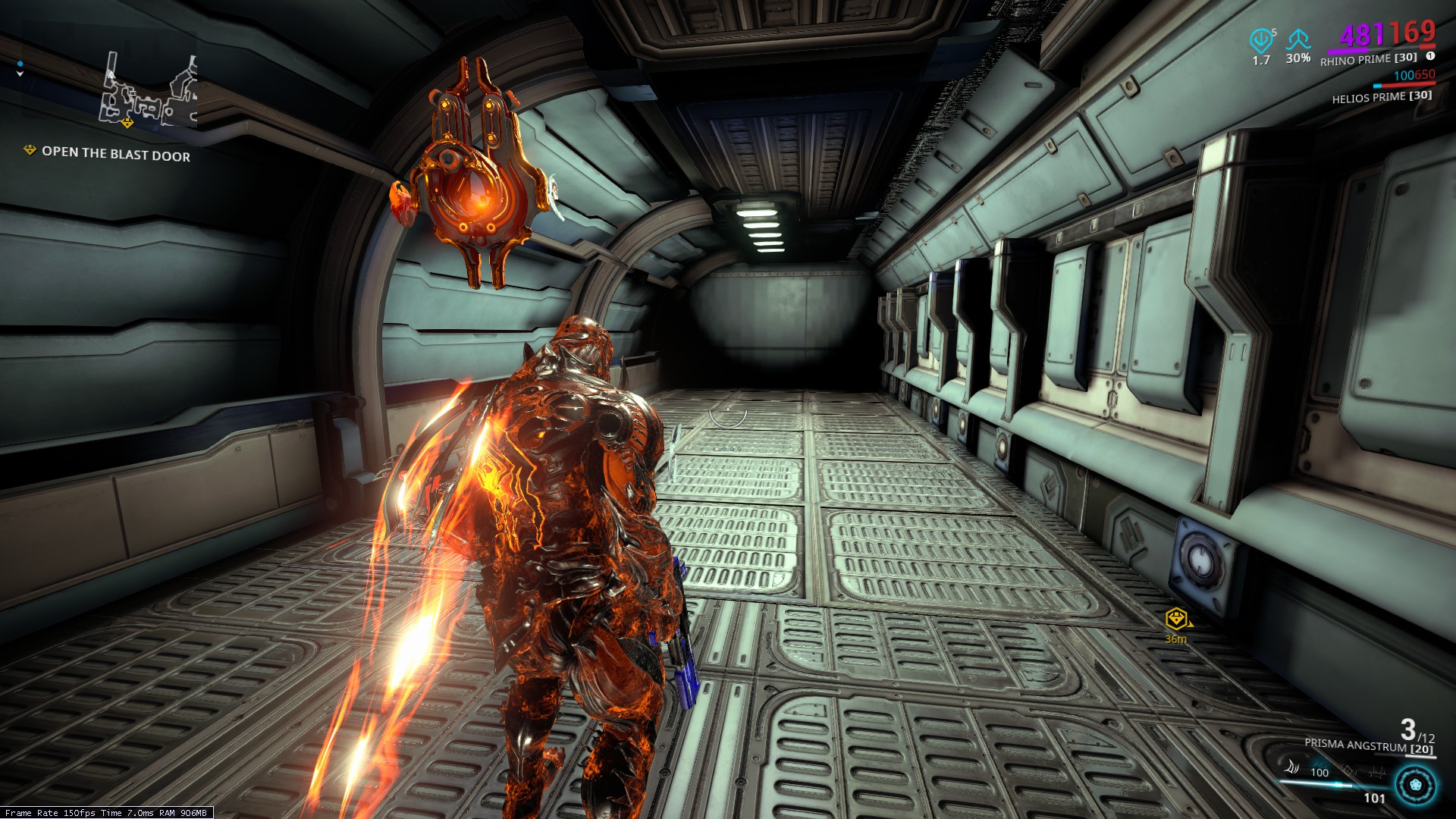Screen dimensions: 1456x819
Task: Click the 30% aura buff icon
Action: coord(1298,40)
